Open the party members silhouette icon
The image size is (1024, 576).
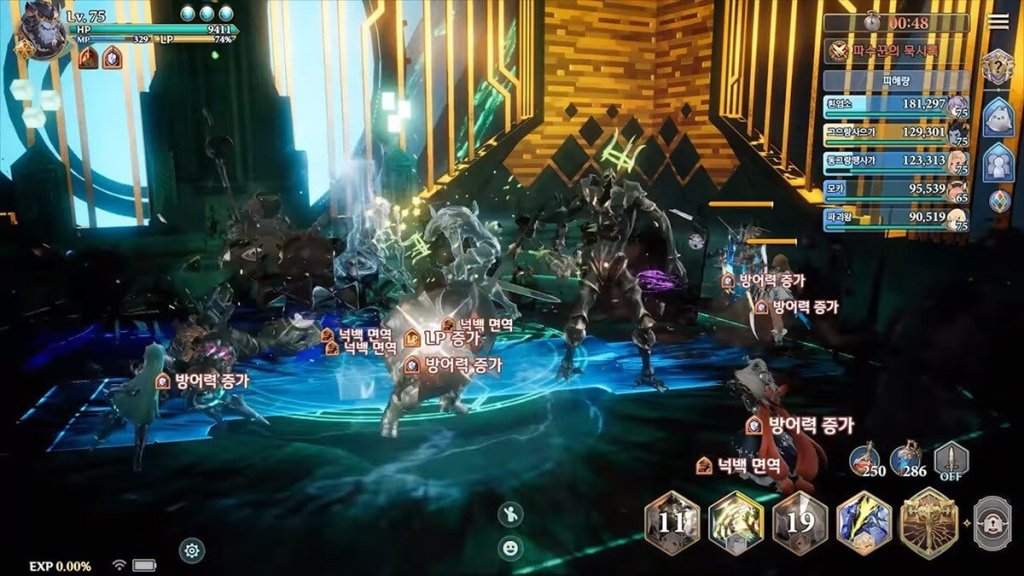(998, 163)
